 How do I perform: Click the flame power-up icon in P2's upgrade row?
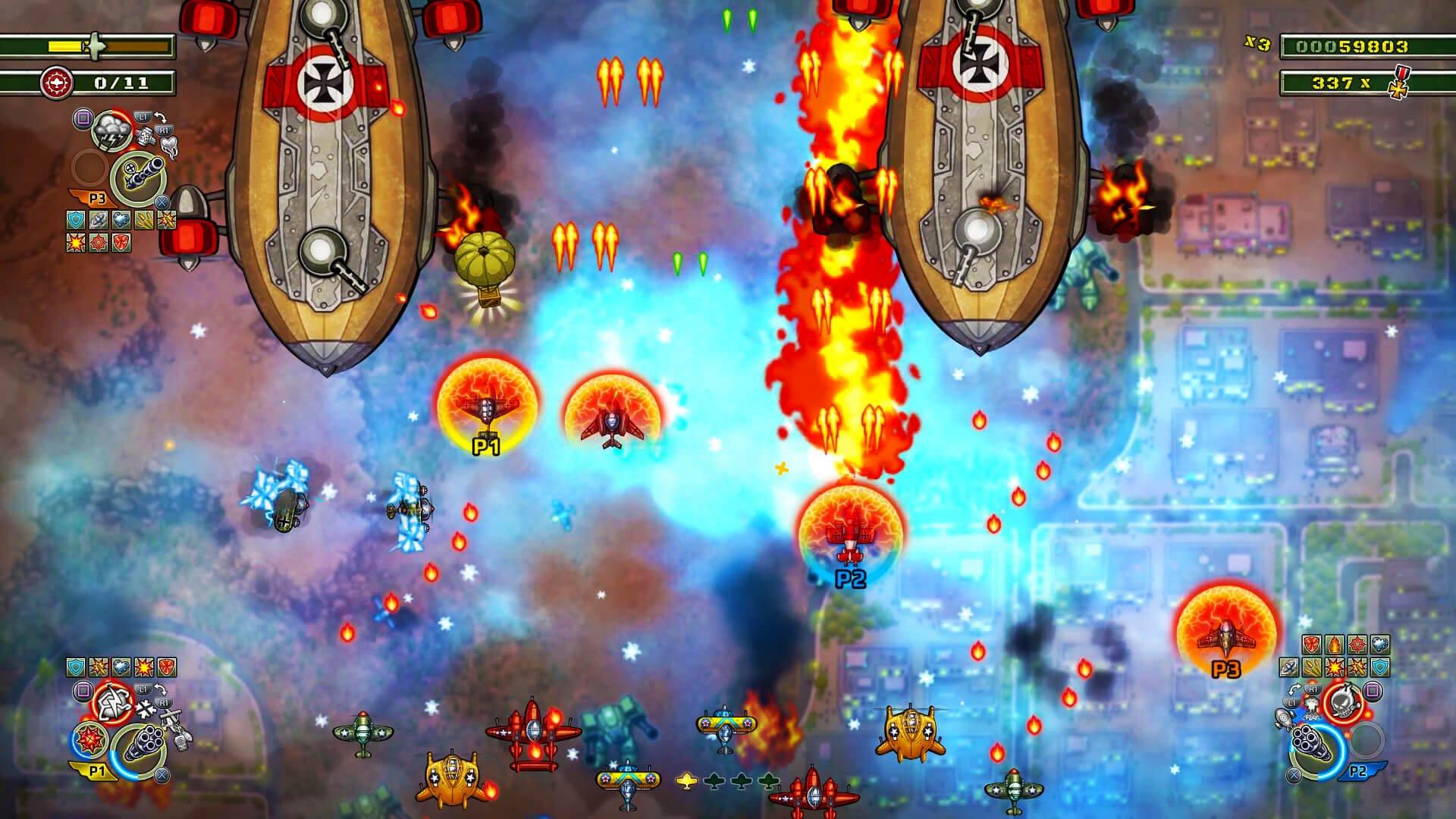[1335, 645]
